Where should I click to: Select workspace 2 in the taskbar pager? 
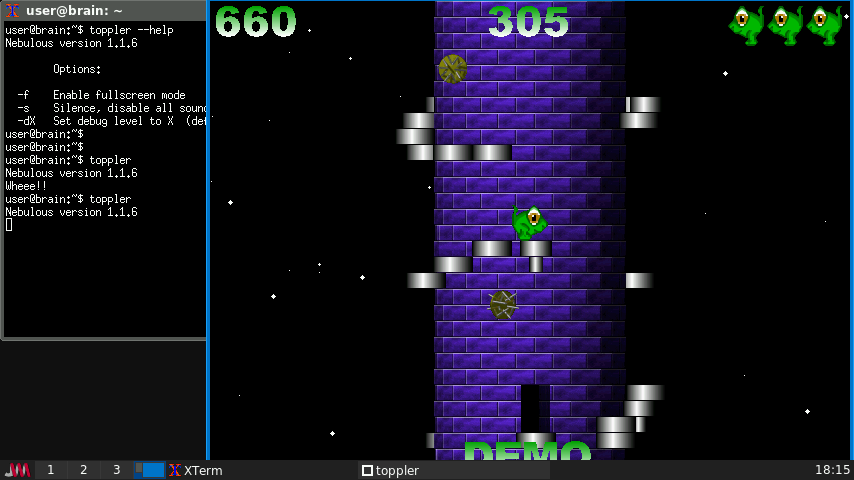coord(83,470)
